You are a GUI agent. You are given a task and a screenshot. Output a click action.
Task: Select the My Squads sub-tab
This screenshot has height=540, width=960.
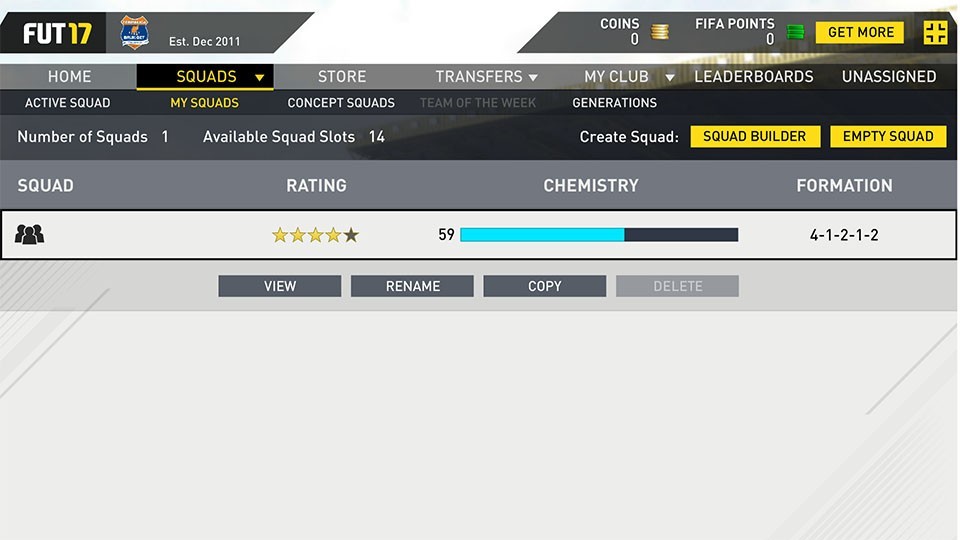tap(204, 103)
